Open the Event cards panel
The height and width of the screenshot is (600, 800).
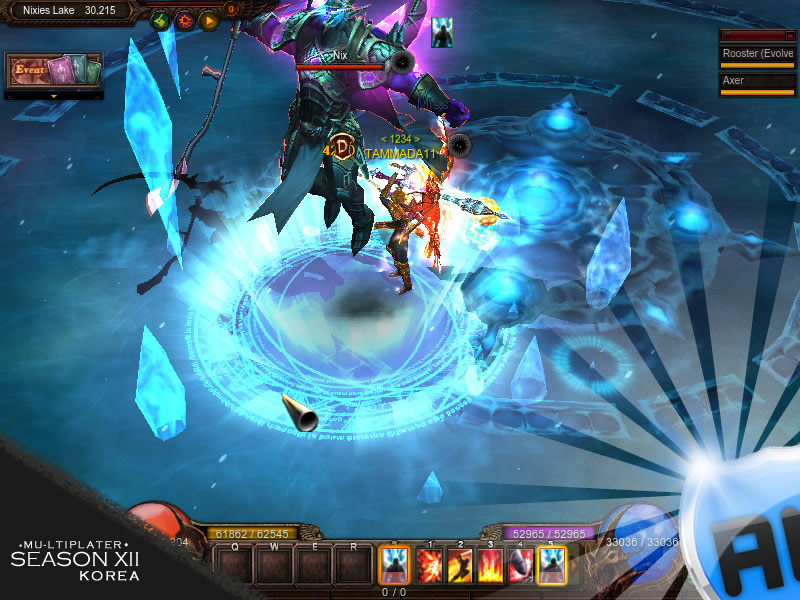pyautogui.click(x=55, y=71)
